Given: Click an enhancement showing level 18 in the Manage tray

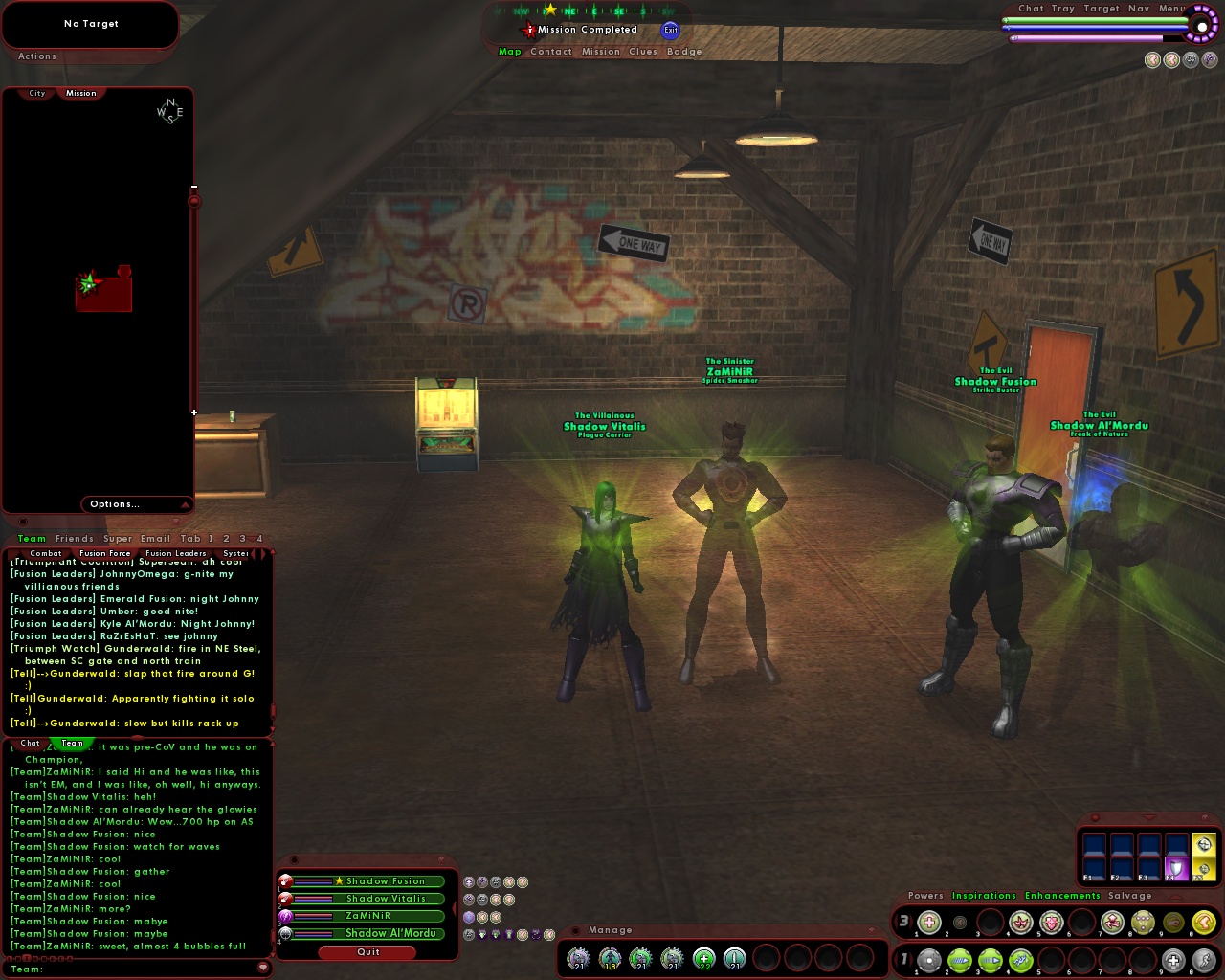Looking at the screenshot, I should [609, 959].
